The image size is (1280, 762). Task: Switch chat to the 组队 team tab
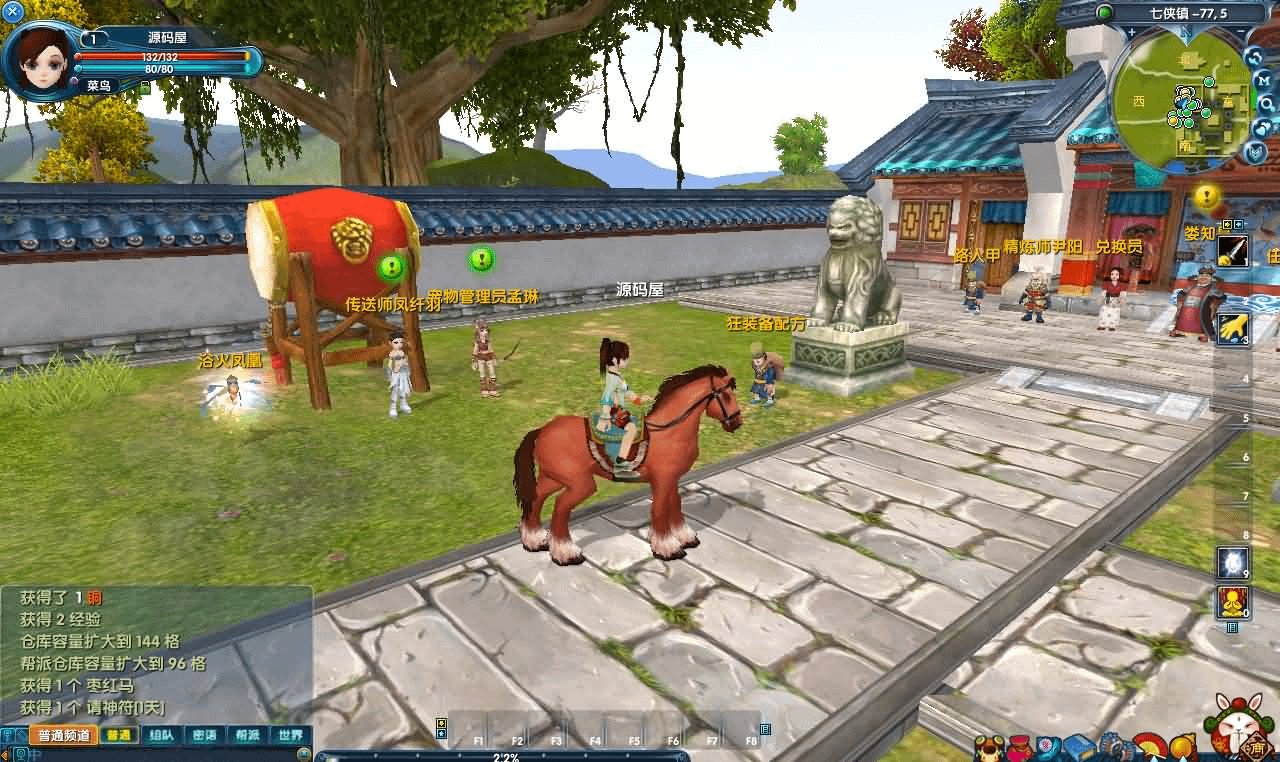pos(161,735)
